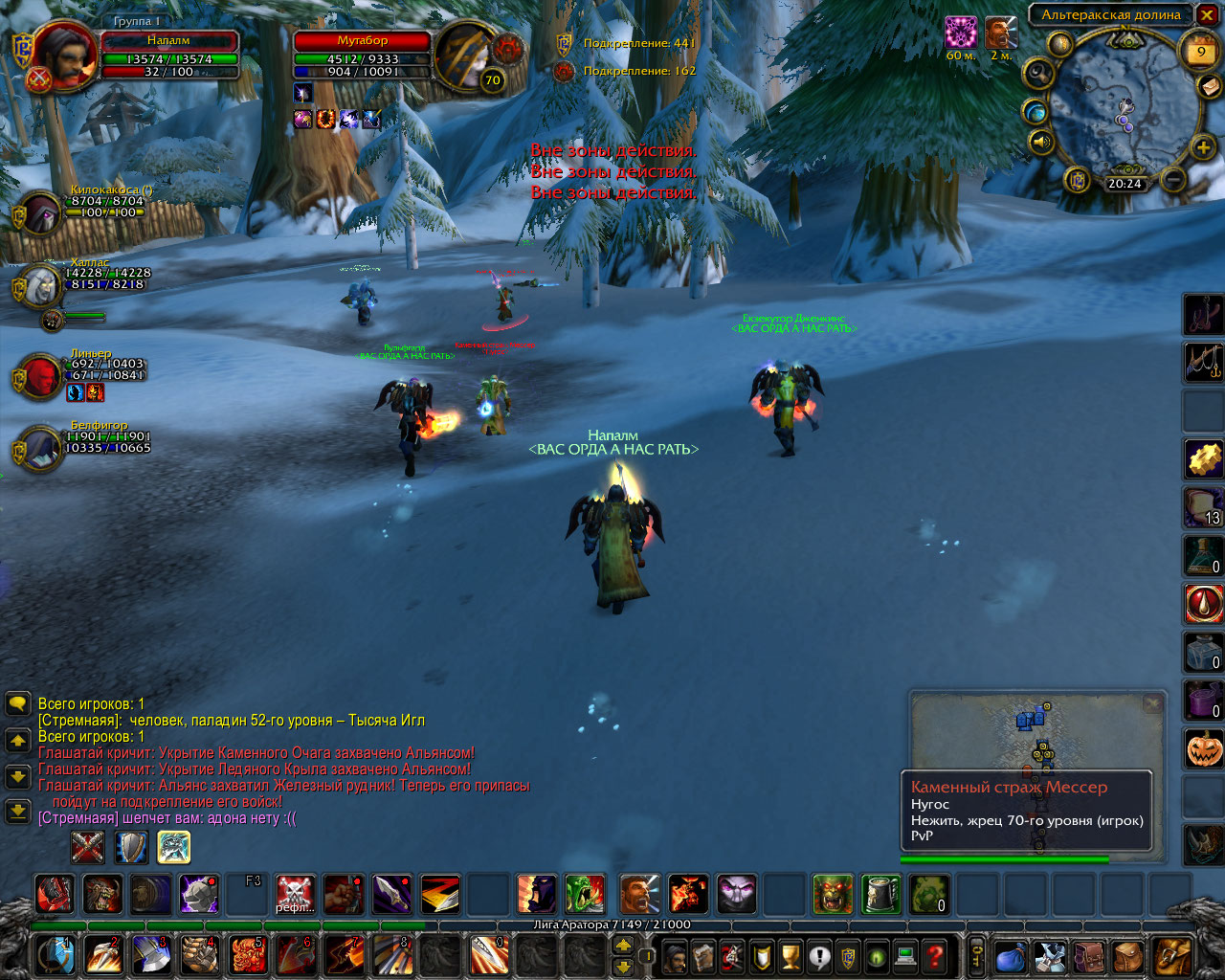The image size is (1225, 980).
Task: Use the jack-o'-lantern pumpkin item on side bar
Action: click(x=1204, y=748)
